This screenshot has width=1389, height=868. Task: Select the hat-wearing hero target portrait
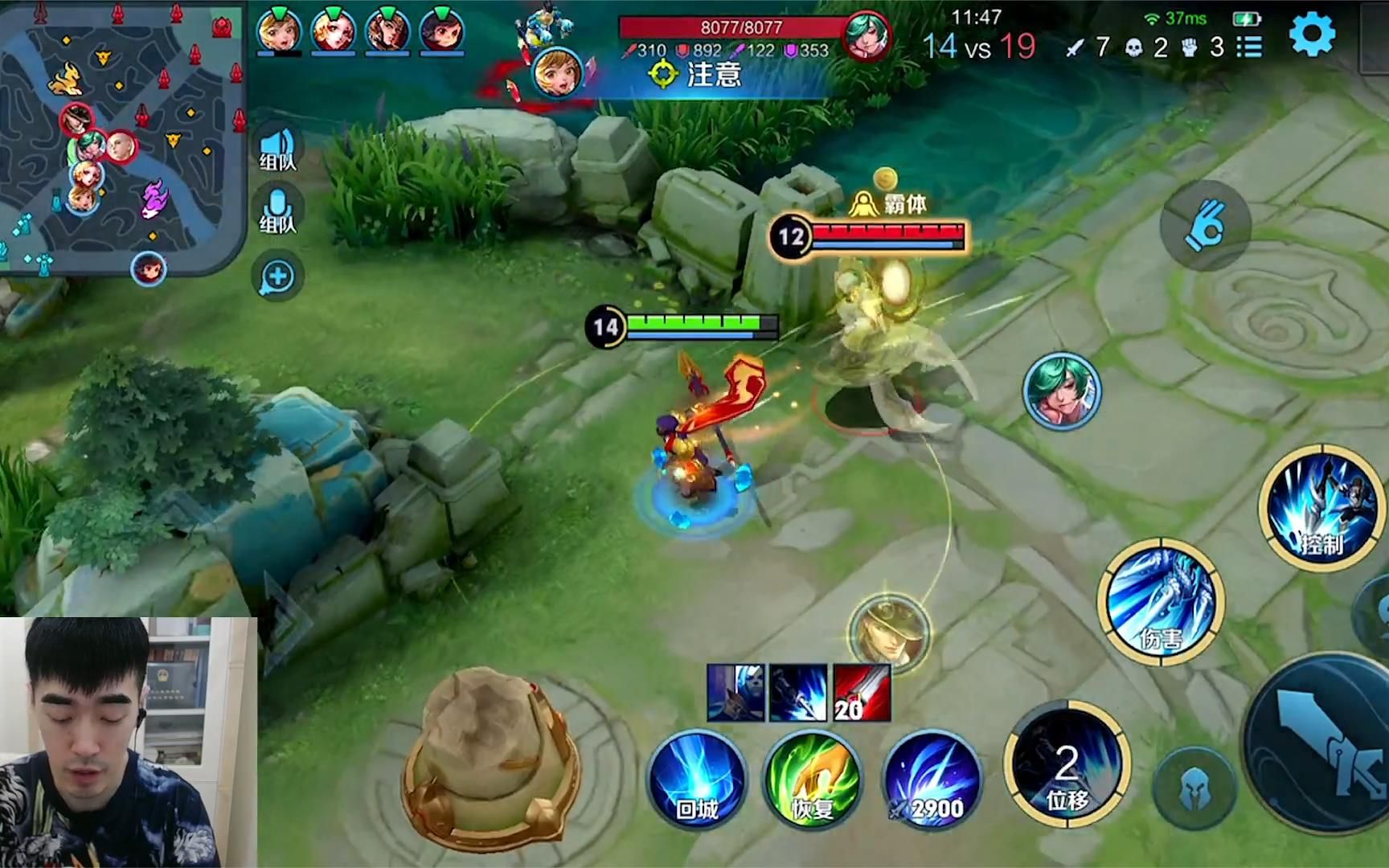coord(889,629)
